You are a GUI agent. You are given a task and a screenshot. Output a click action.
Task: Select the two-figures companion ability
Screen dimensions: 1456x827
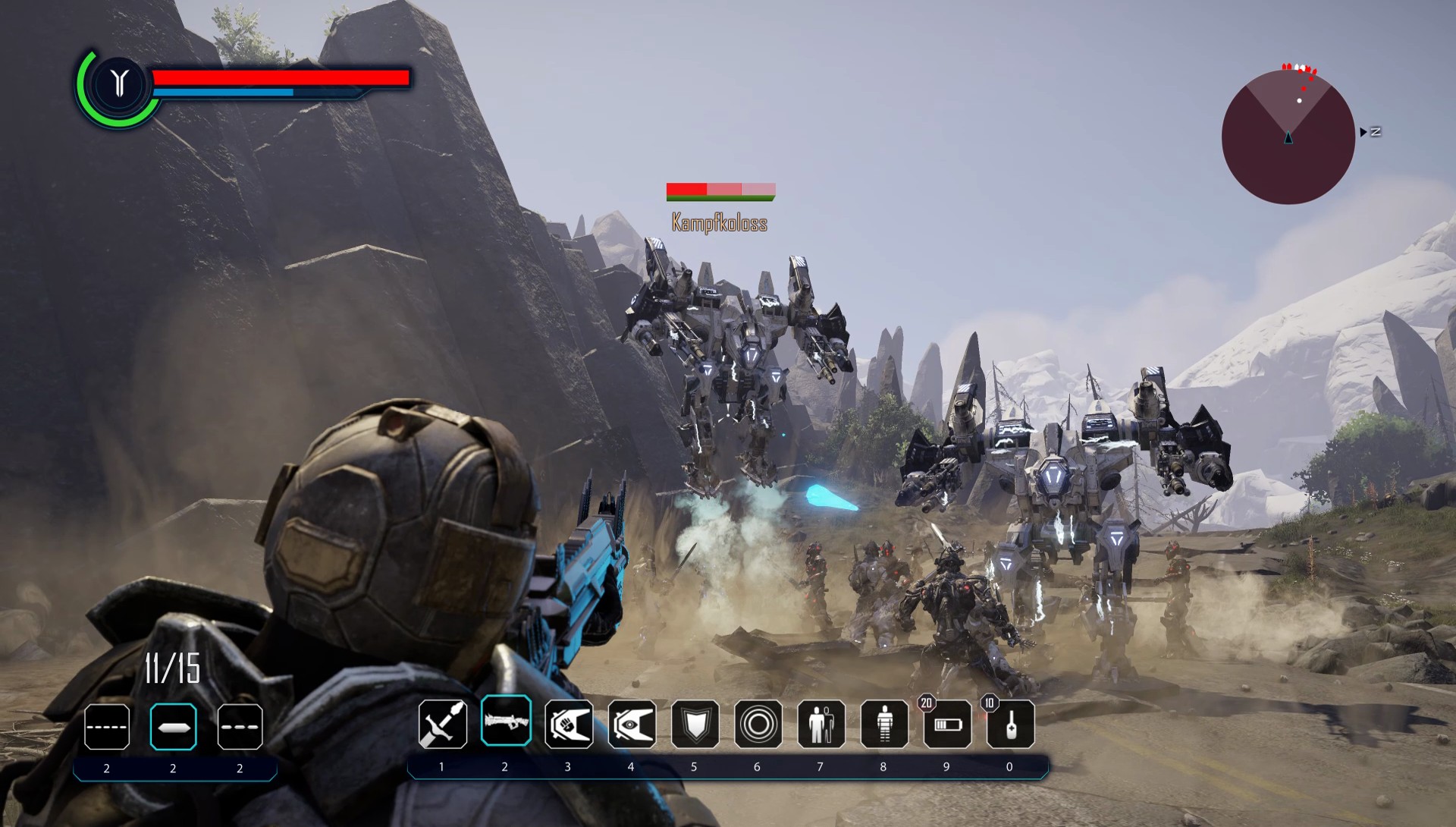coord(821,724)
